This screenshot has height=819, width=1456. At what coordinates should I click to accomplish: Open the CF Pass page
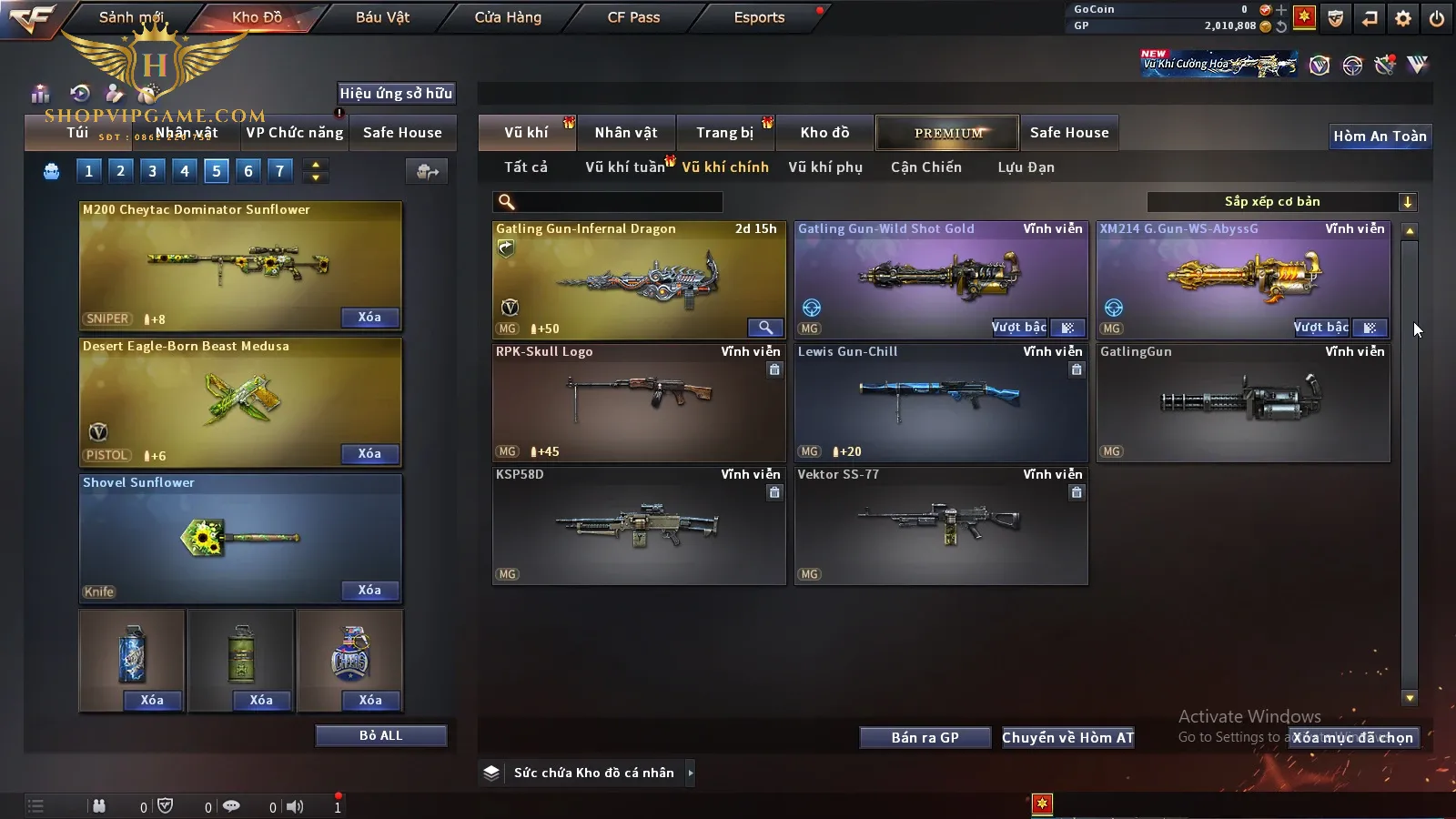pyautogui.click(x=633, y=17)
